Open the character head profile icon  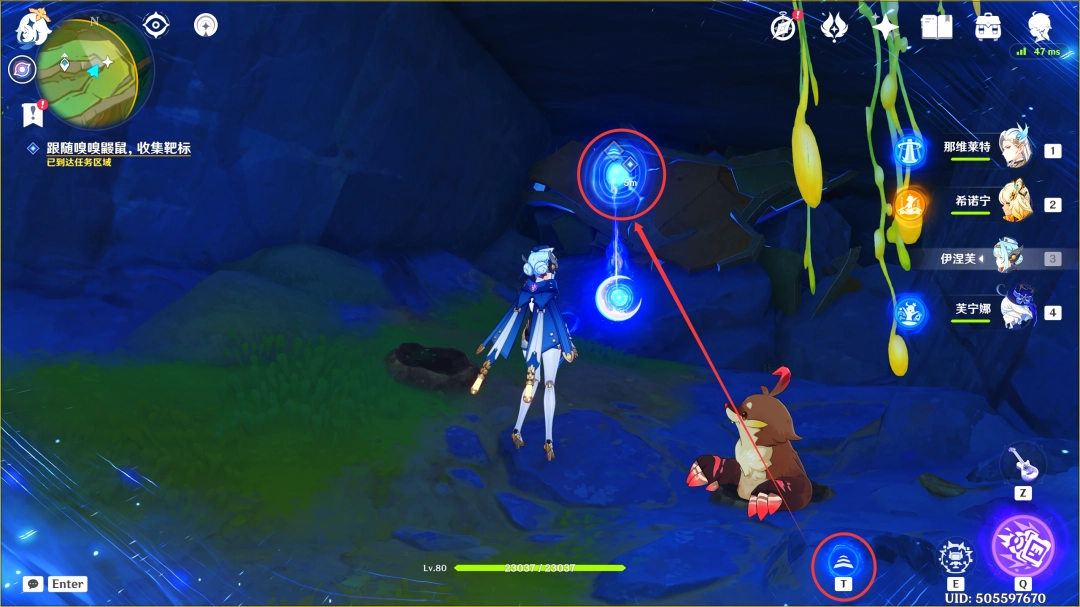click(x=1040, y=25)
